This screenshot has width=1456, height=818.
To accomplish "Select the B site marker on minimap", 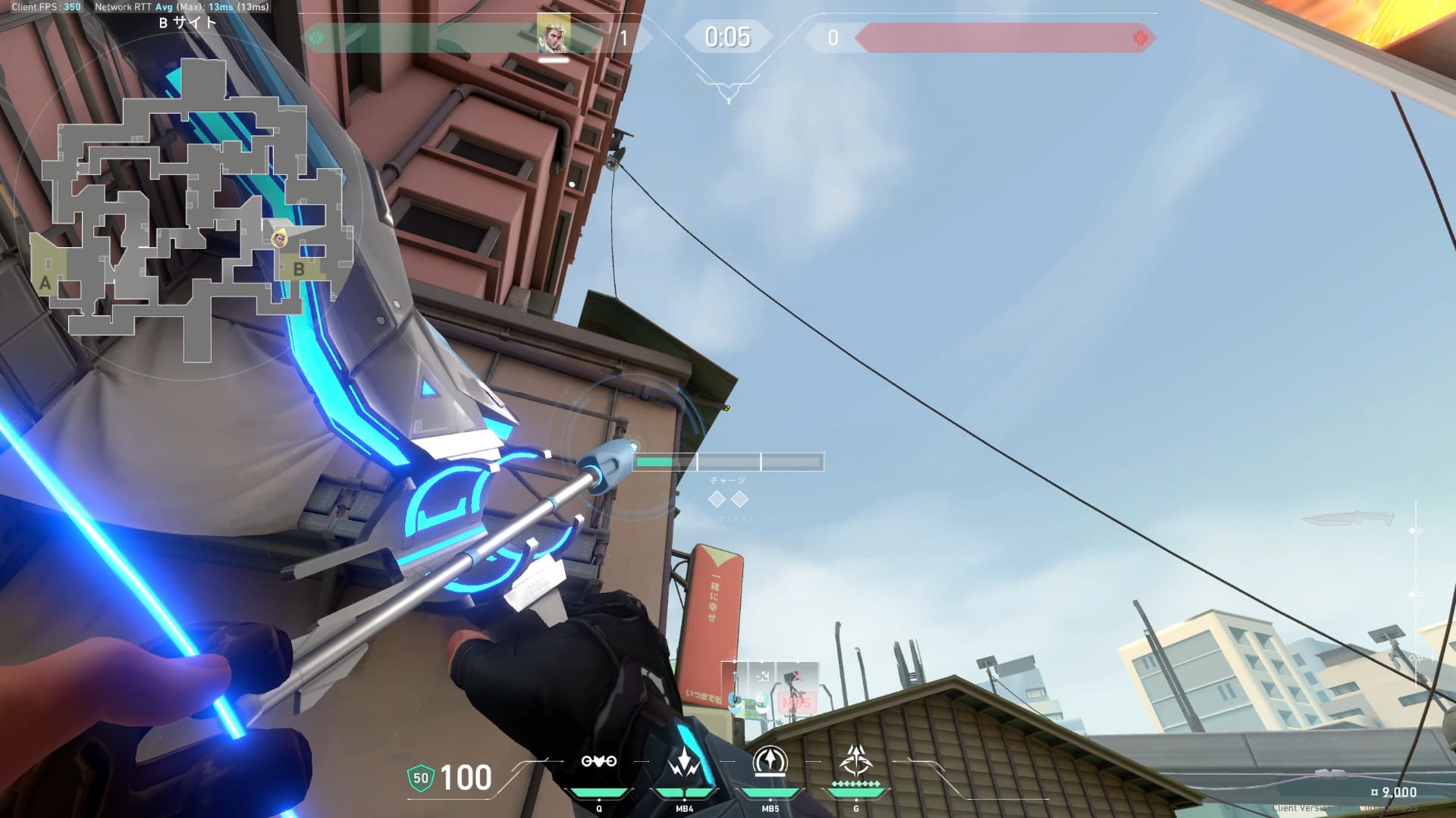I will 299,269.
